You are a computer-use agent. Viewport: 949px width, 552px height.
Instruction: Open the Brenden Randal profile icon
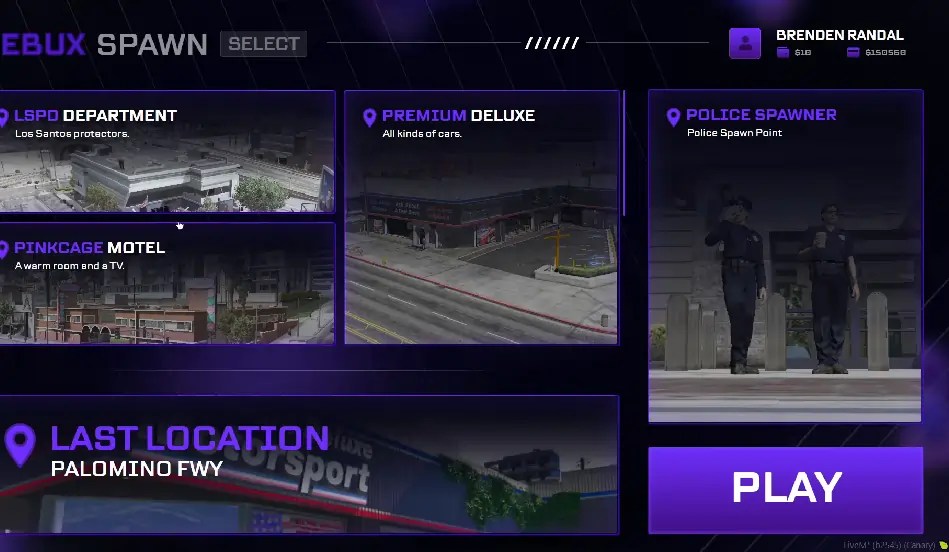point(745,43)
